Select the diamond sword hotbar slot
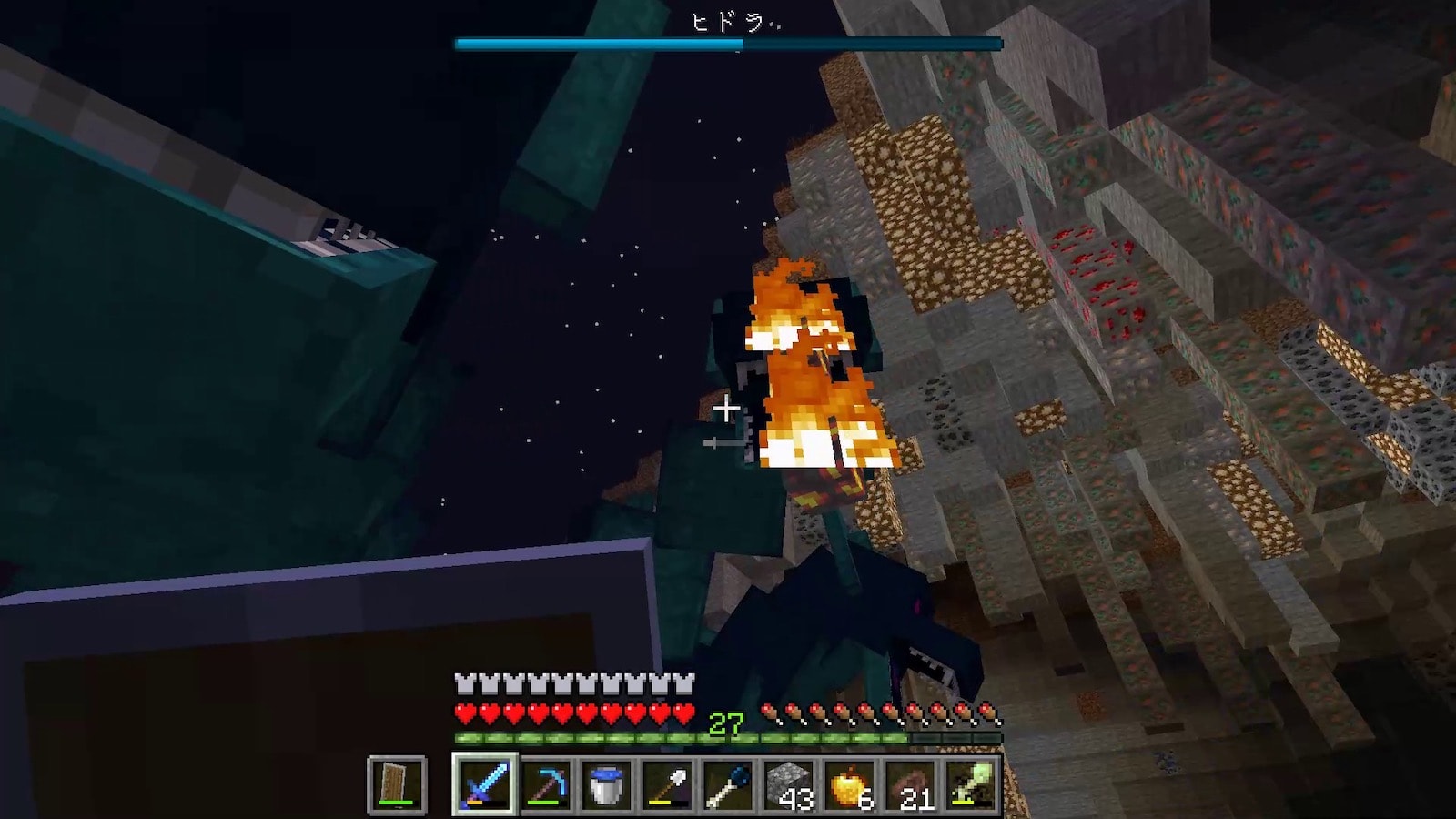The height and width of the screenshot is (819, 1456). point(483,784)
